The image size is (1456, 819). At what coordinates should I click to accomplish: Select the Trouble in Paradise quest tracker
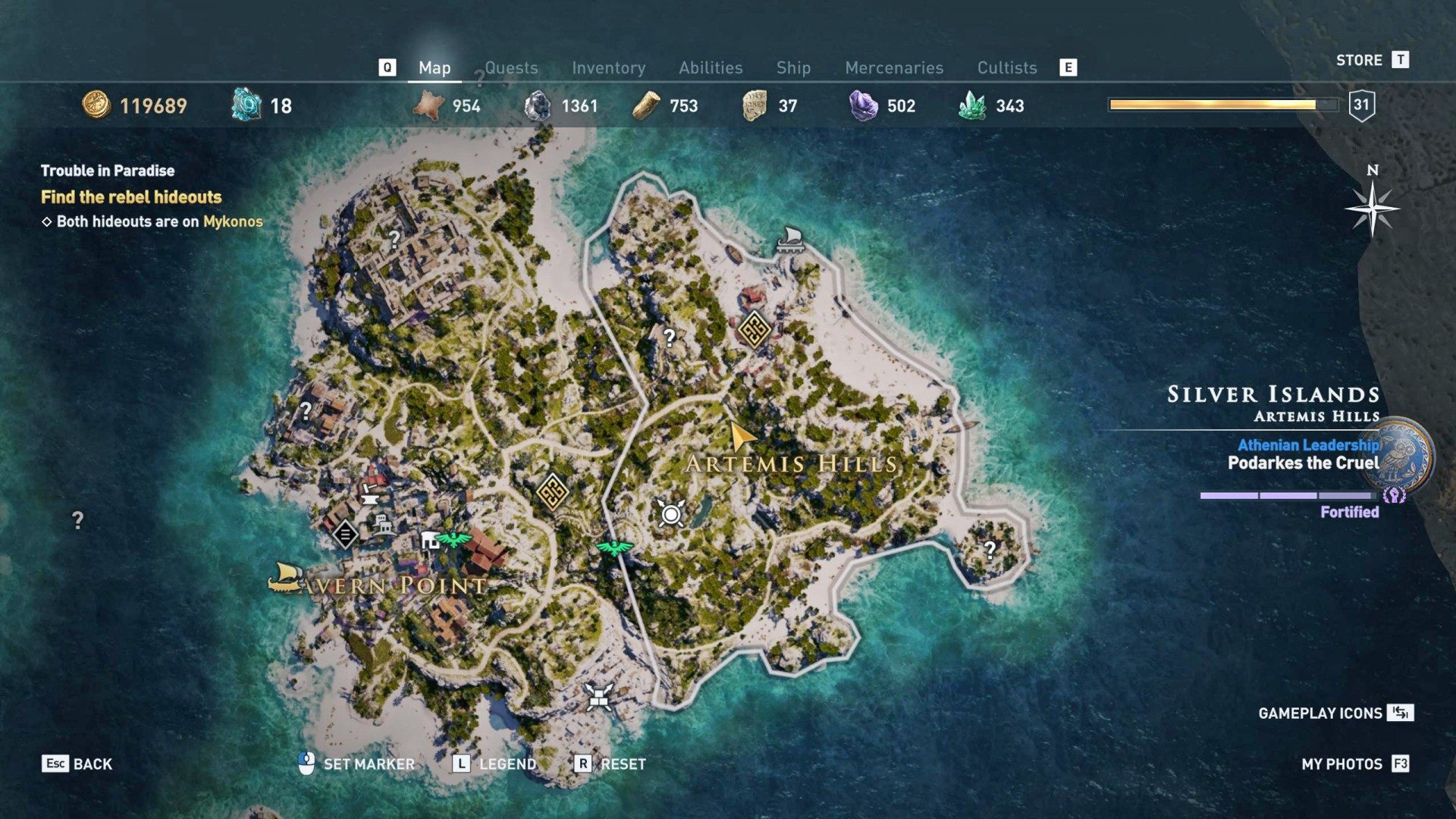click(108, 171)
